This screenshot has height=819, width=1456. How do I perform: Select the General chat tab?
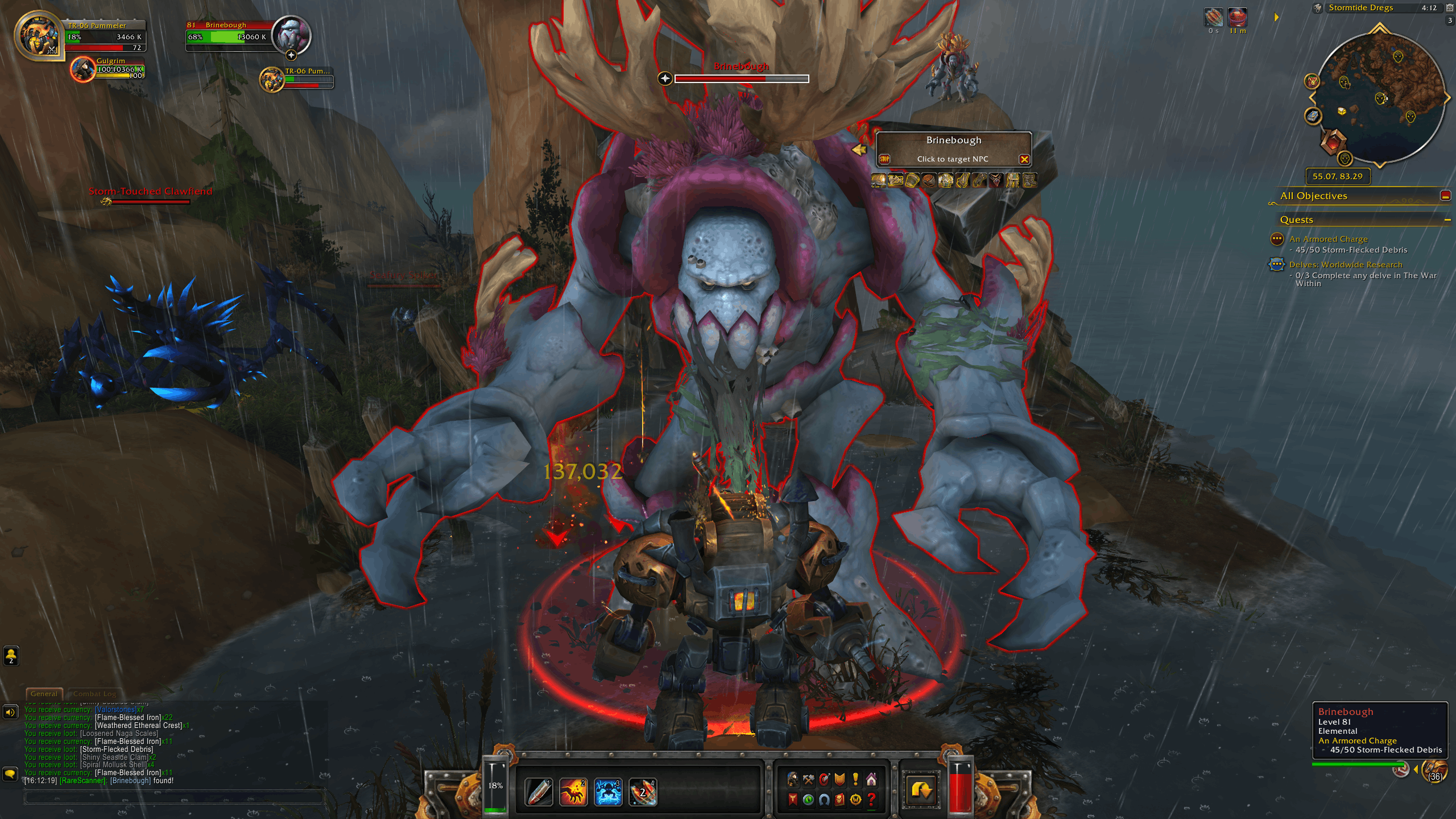[44, 694]
